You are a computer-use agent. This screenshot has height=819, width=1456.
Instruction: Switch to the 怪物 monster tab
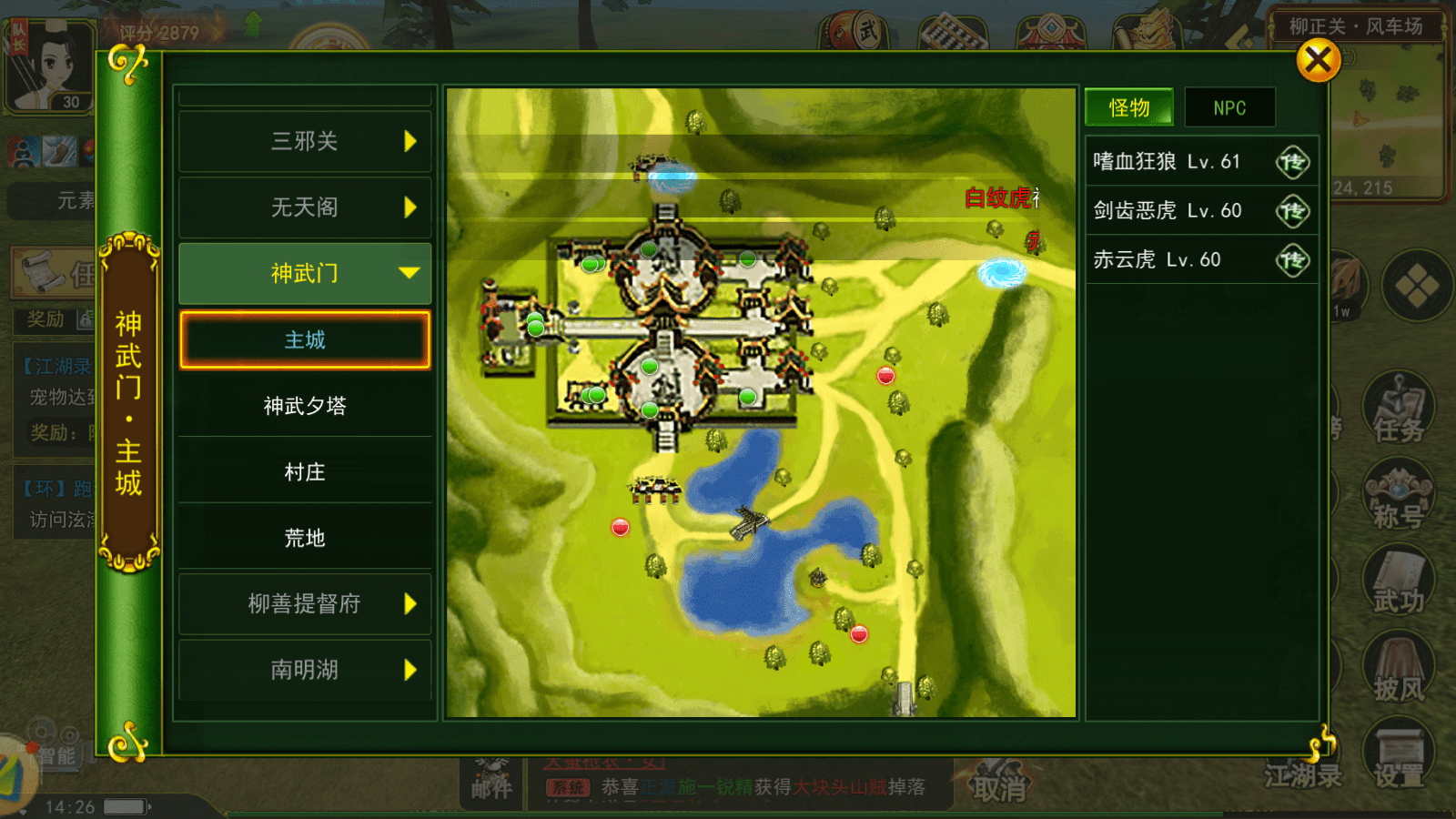(1128, 106)
